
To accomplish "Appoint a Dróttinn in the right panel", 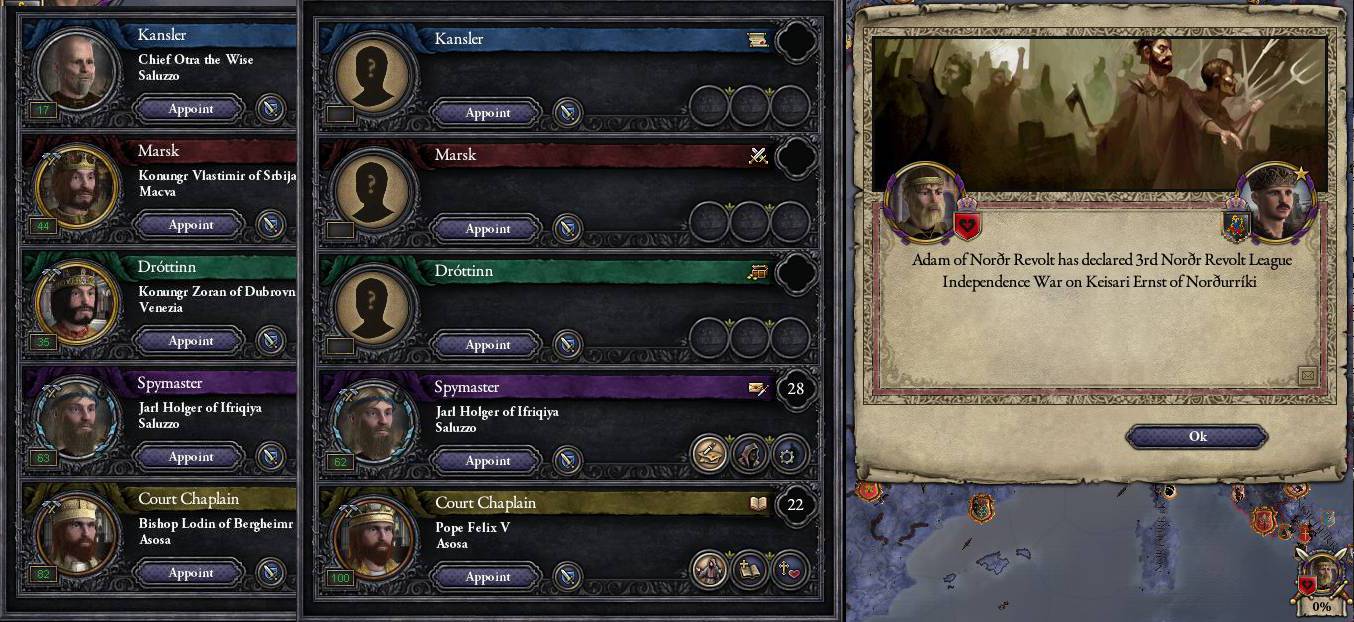I will (x=488, y=345).
